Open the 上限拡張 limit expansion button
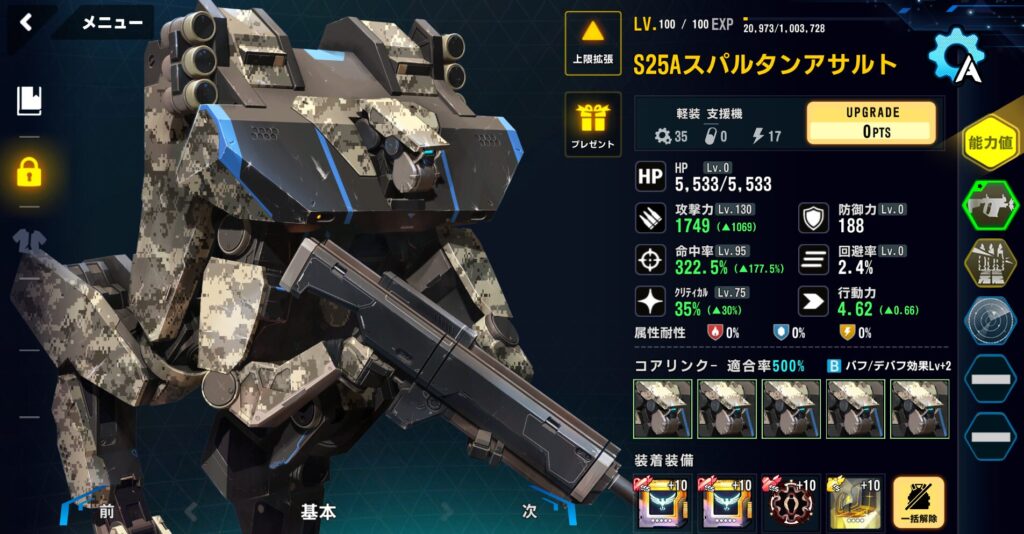 click(x=593, y=43)
